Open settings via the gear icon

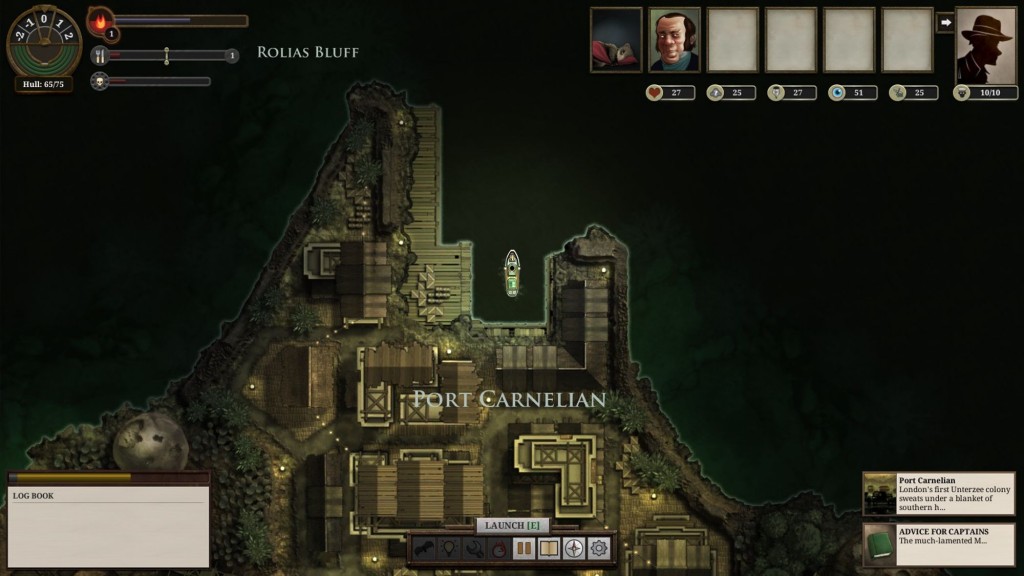(x=599, y=548)
